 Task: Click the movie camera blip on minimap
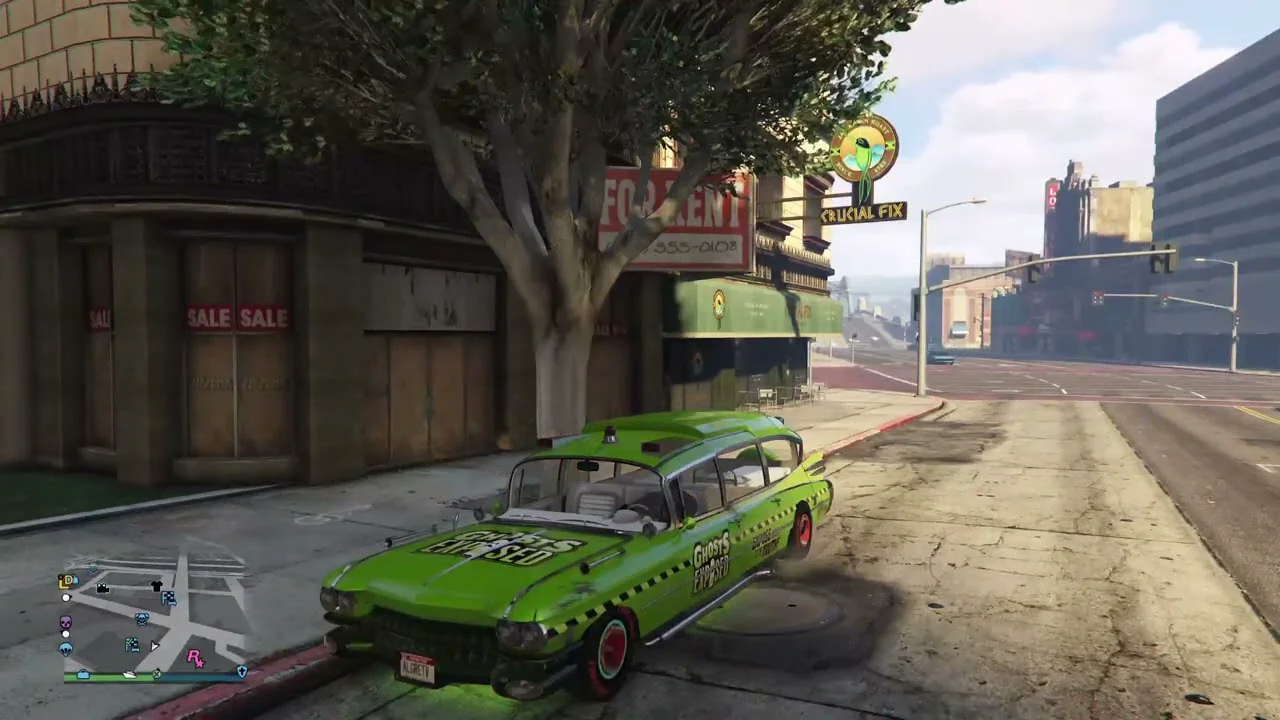[103, 589]
